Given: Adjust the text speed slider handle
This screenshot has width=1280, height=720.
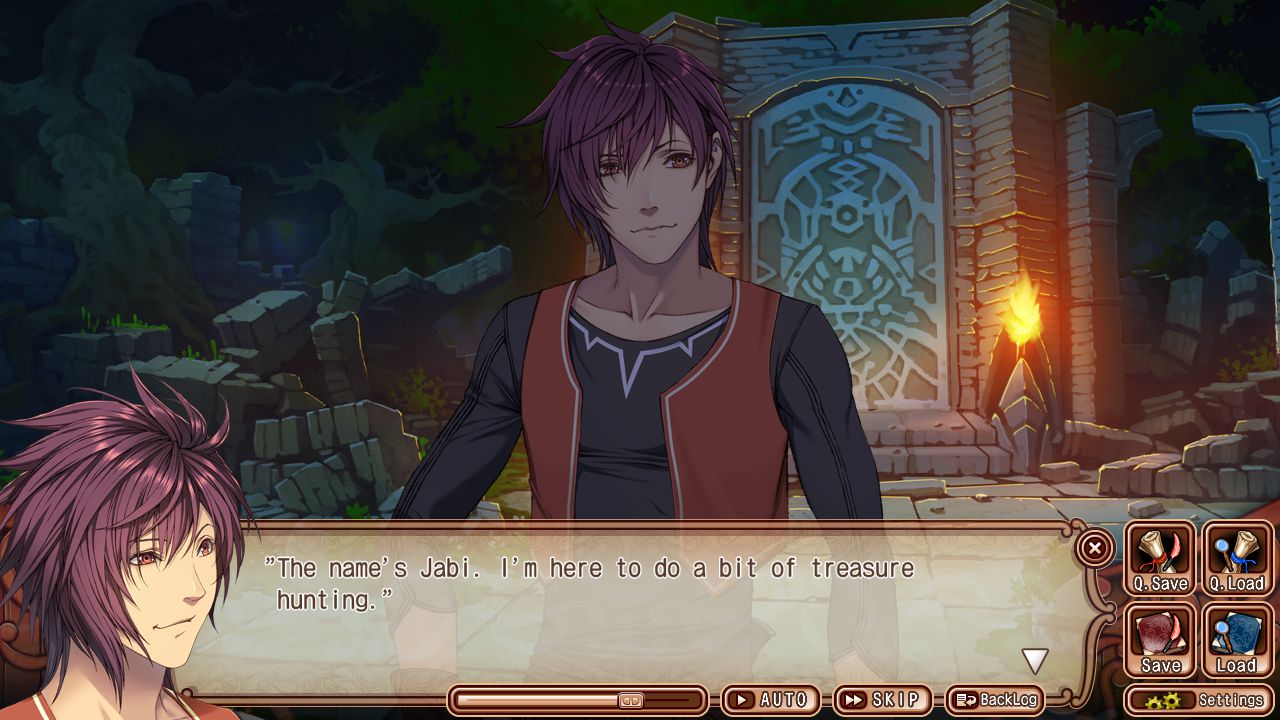Looking at the screenshot, I should click(x=631, y=700).
